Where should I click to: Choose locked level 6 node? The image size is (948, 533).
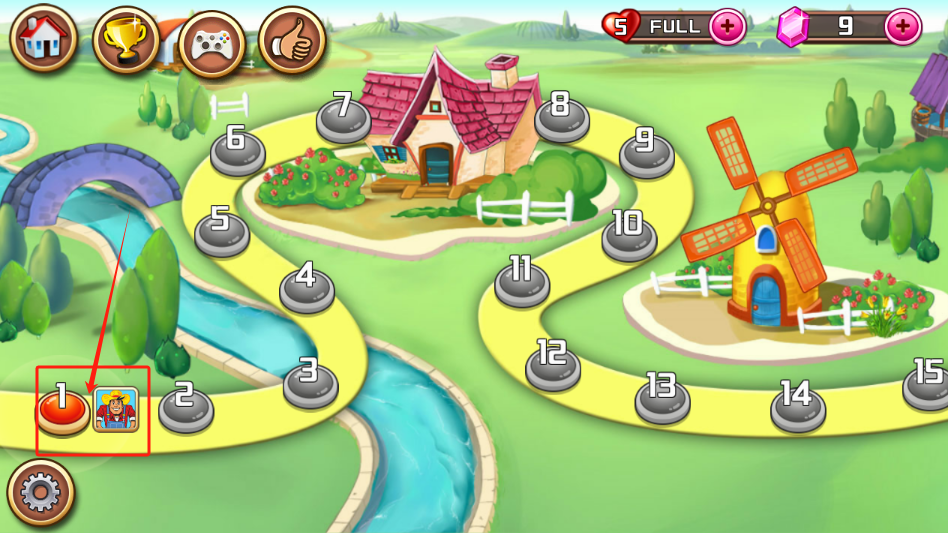click(237, 147)
